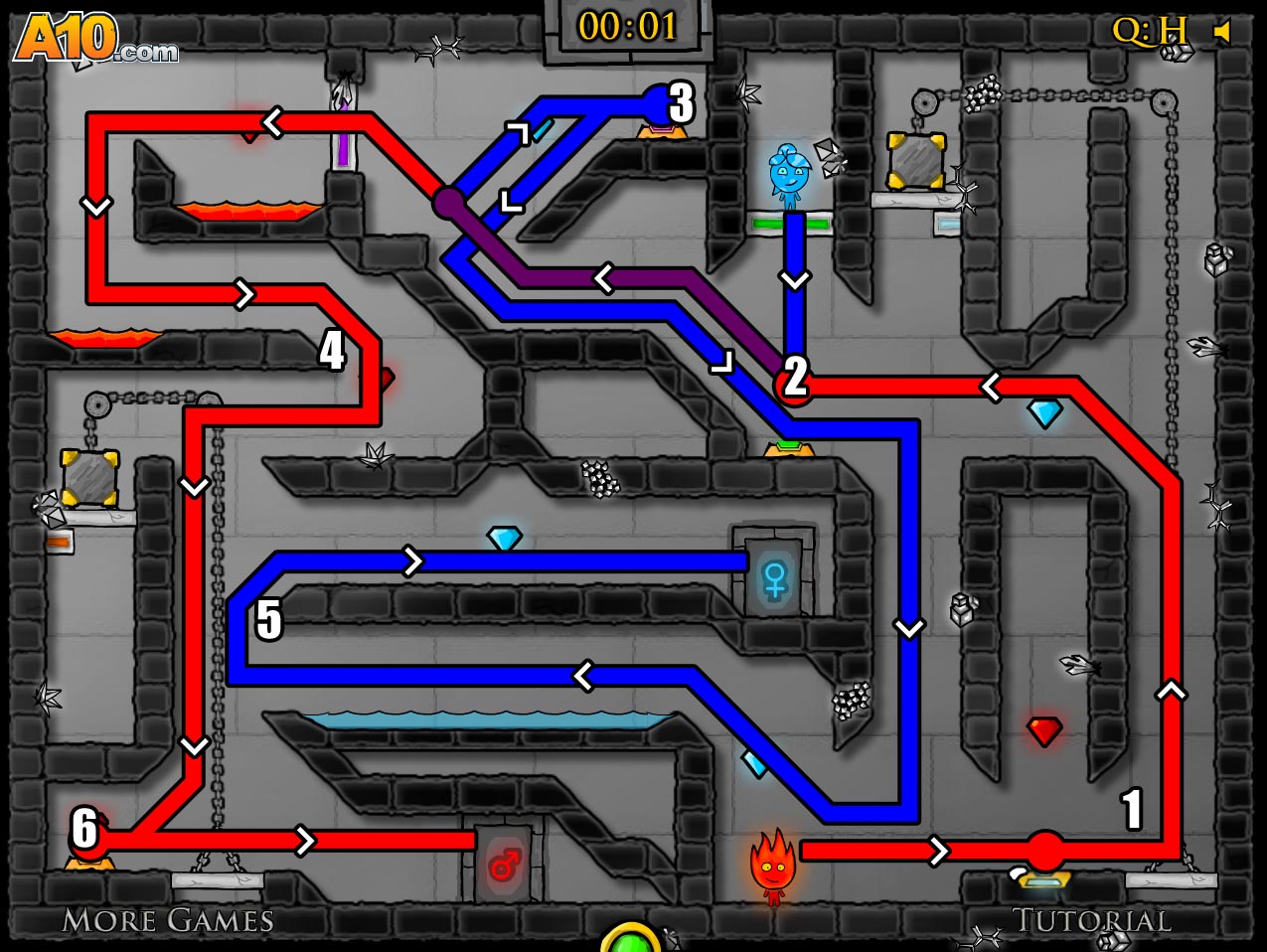Mute sound with the yellow speaker icon
This screenshot has width=1267, height=952.
(x=1222, y=33)
